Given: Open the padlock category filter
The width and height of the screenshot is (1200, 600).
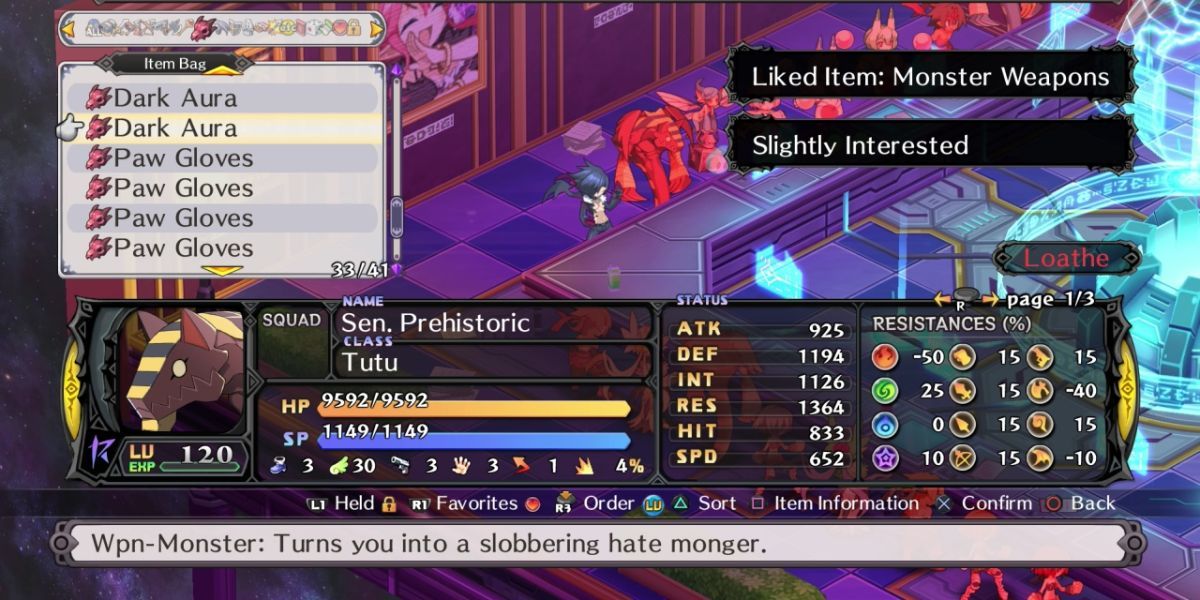Looking at the screenshot, I should (353, 28).
